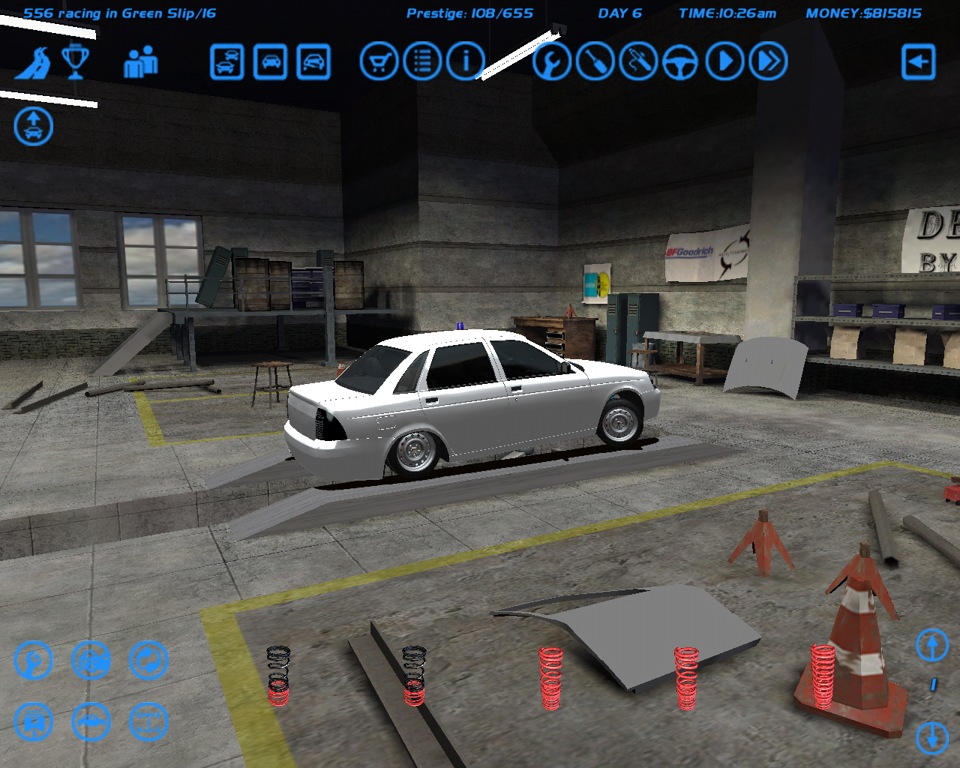Go back with the left arrow button
960x768 pixels.
[918, 62]
